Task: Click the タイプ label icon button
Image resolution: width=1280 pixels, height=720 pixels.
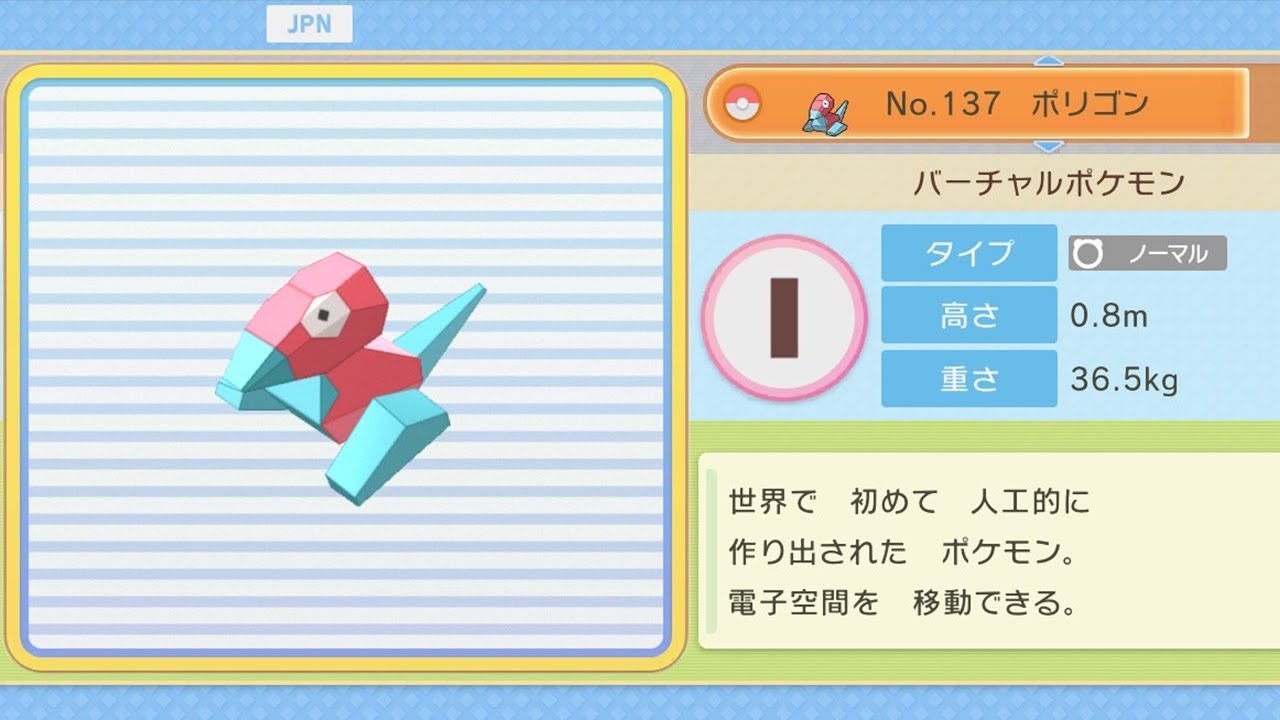Action: click(x=968, y=253)
